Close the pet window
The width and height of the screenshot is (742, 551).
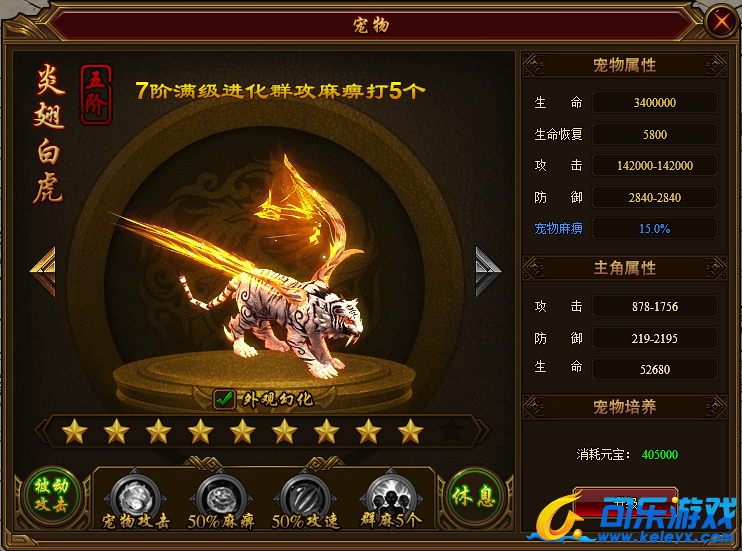point(718,21)
